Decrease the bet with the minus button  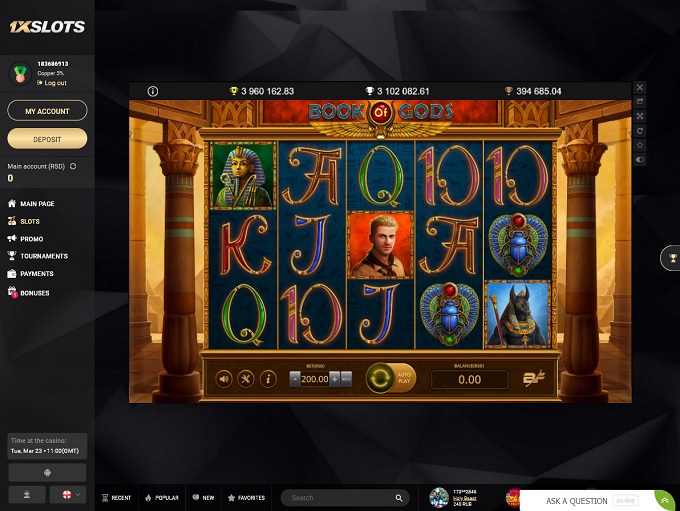294,379
